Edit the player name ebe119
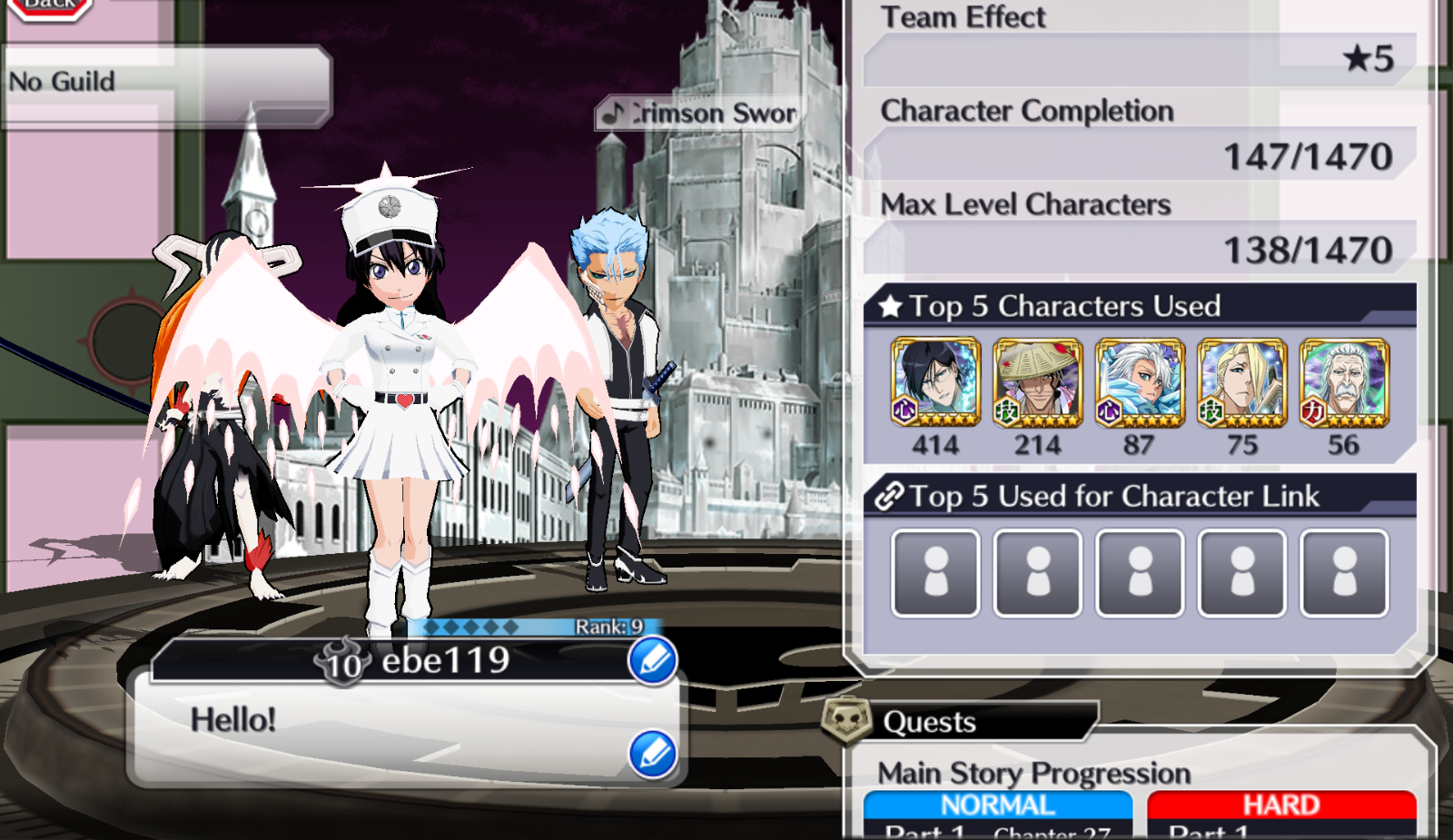This screenshot has width=1453, height=840. [x=652, y=660]
